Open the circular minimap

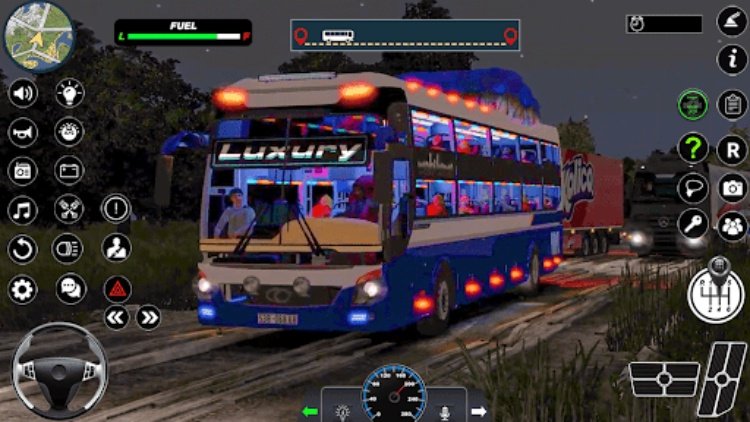(38, 37)
